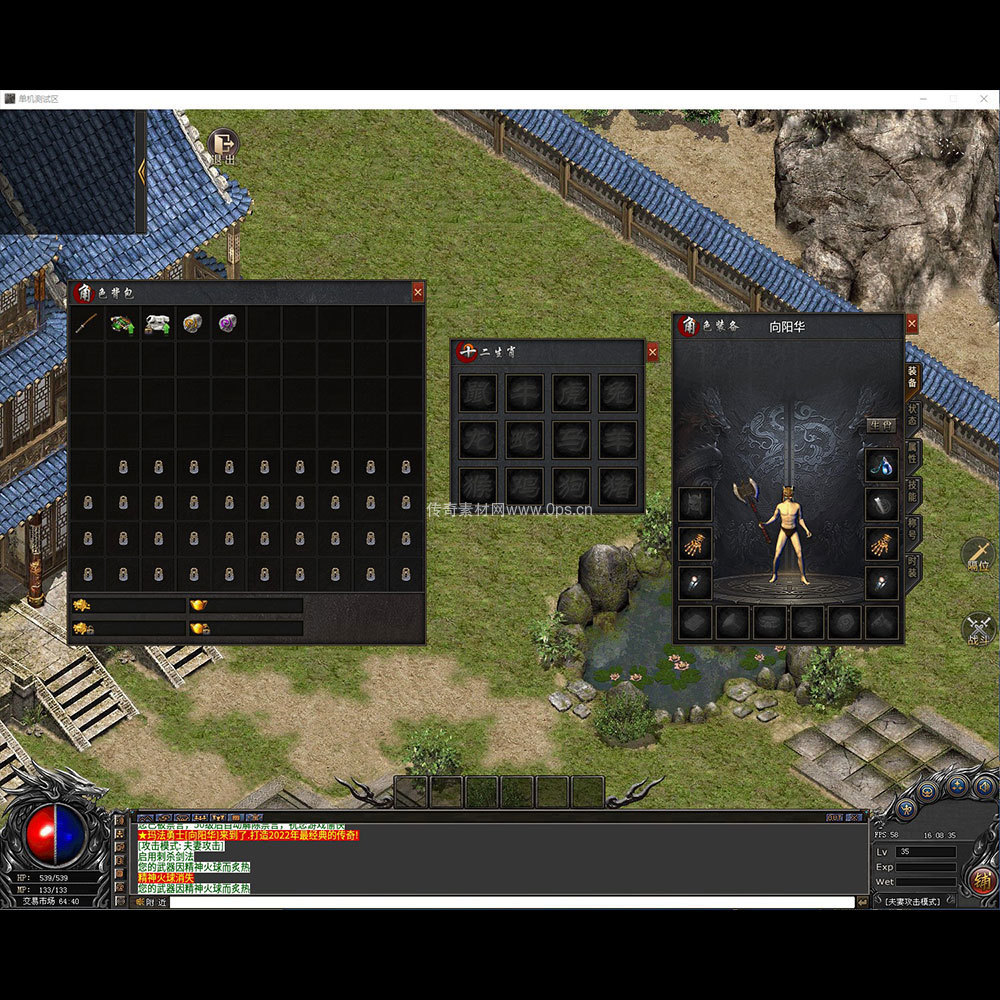Select the 虎 tiger zodiac slot
This screenshot has width=1000, height=1000.
coord(571,393)
